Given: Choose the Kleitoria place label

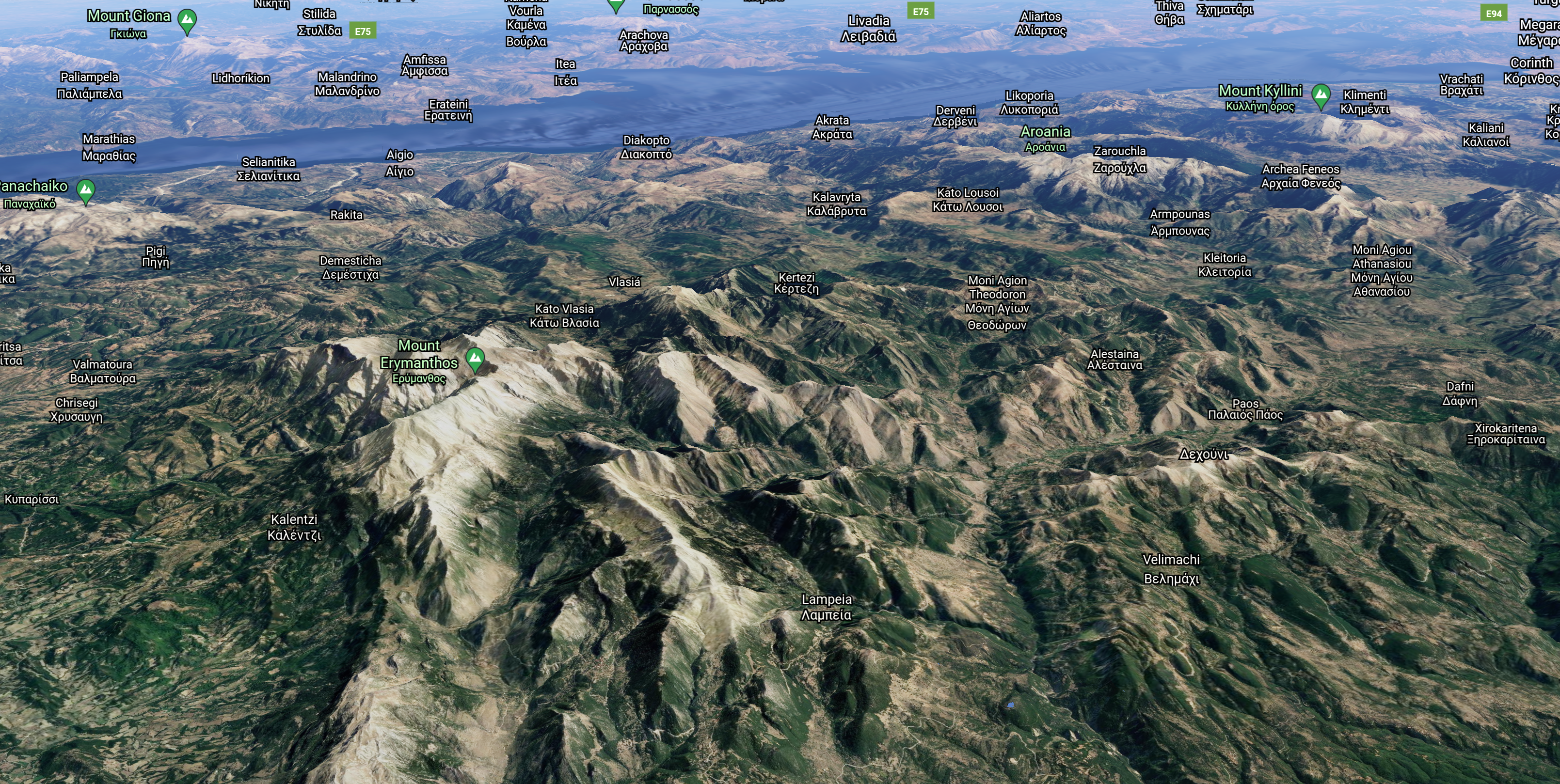Looking at the screenshot, I should coord(1225,265).
